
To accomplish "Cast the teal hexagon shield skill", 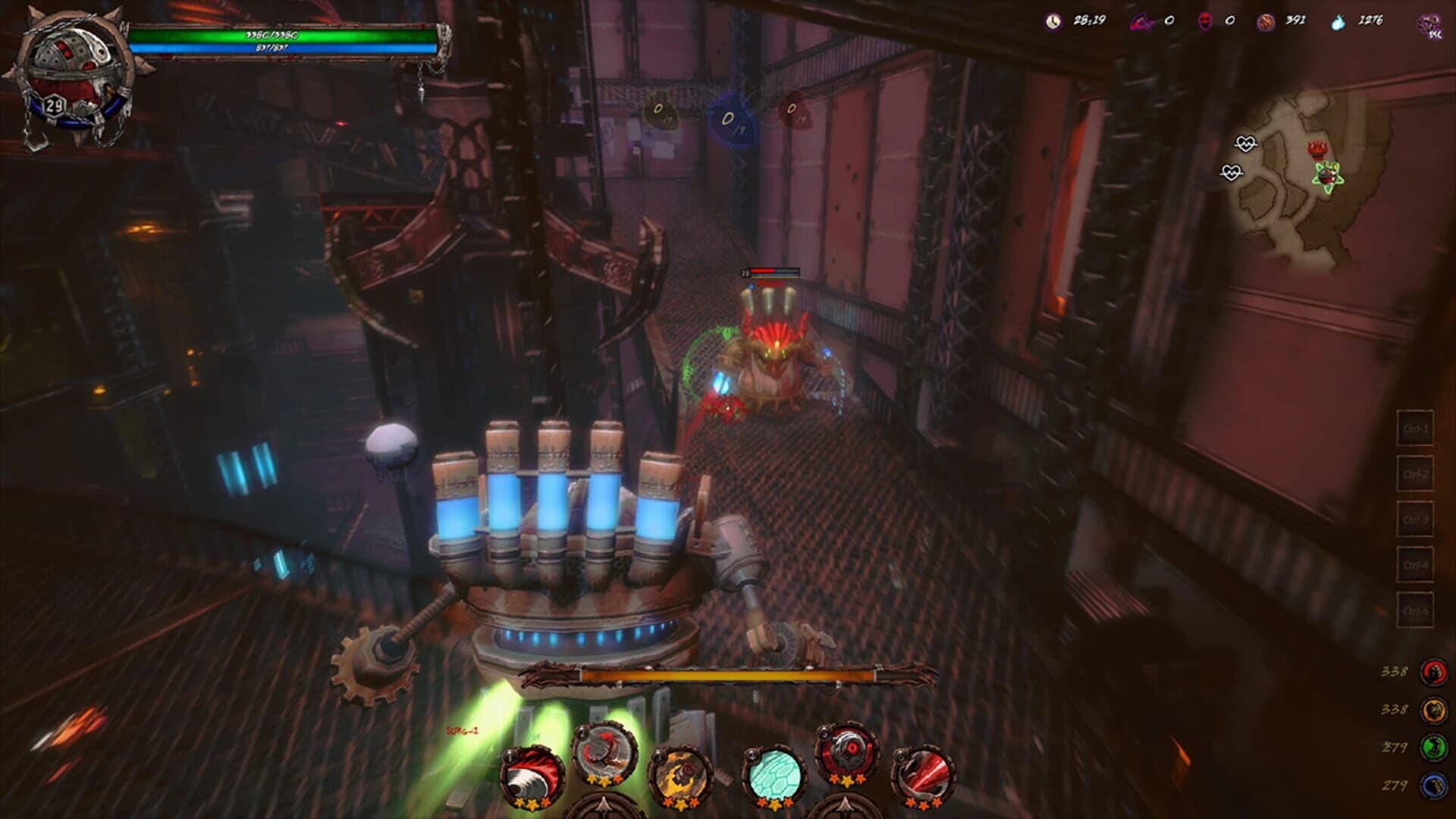I will (x=775, y=773).
